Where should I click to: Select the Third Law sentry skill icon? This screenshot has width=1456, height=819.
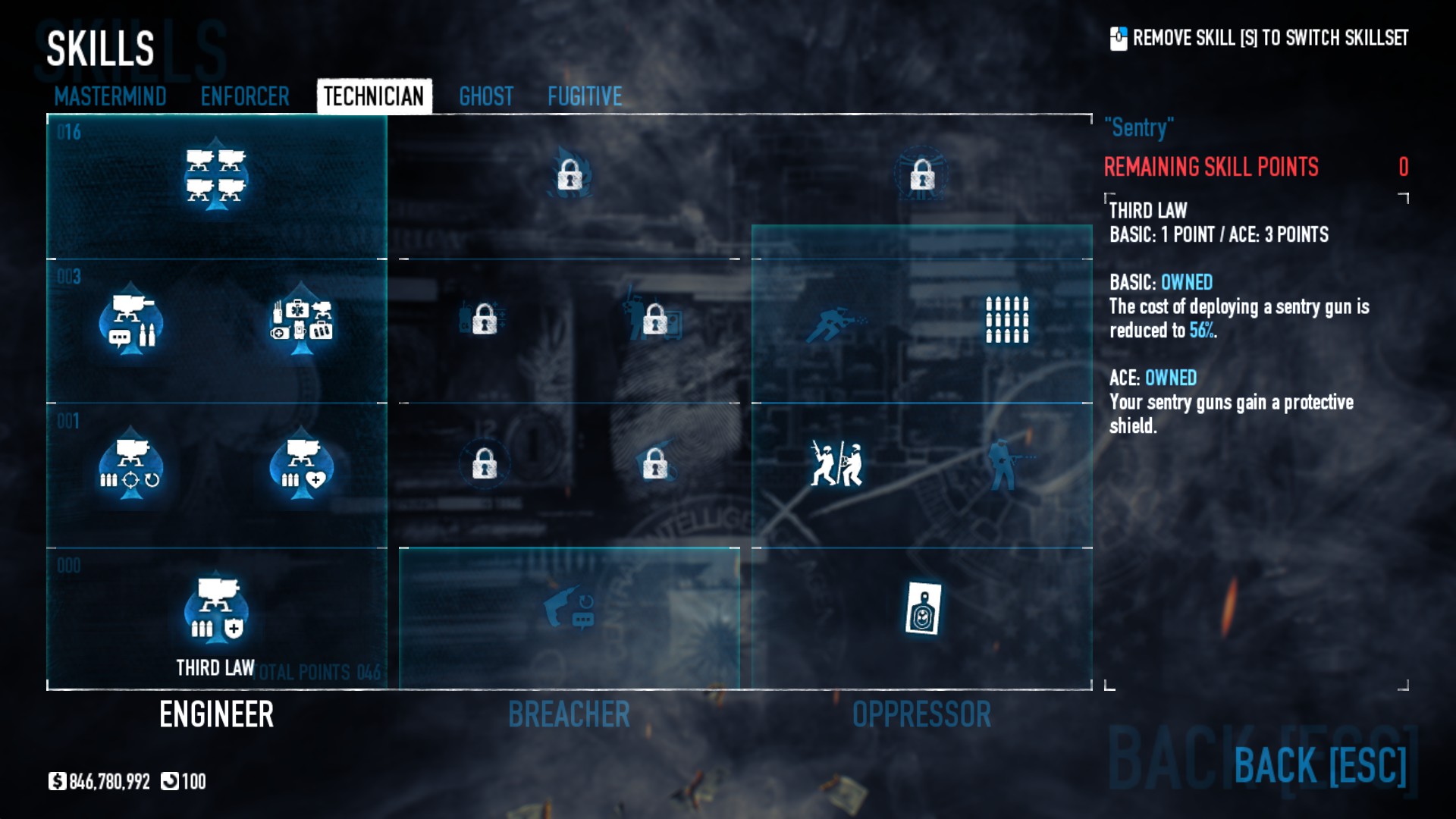pyautogui.click(x=216, y=610)
